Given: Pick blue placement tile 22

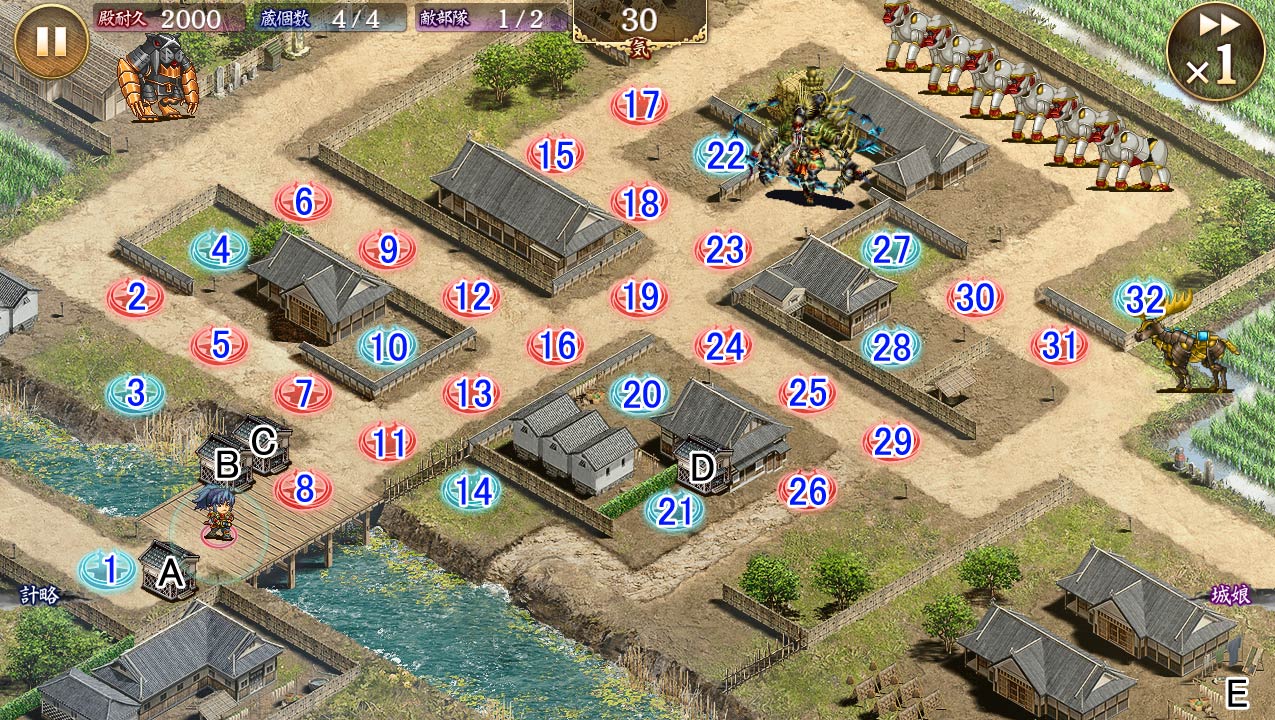Looking at the screenshot, I should point(724,155).
